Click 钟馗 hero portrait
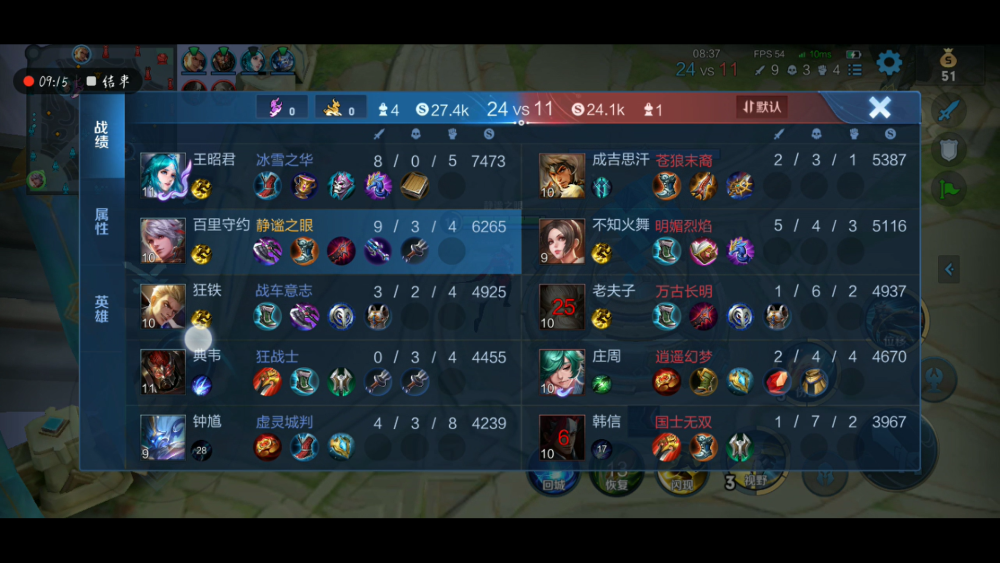 162,436
